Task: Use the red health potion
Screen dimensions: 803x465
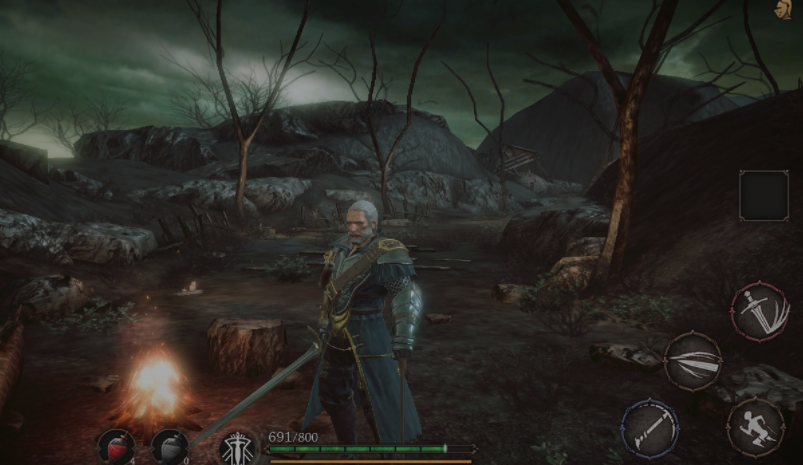Action: [116, 446]
